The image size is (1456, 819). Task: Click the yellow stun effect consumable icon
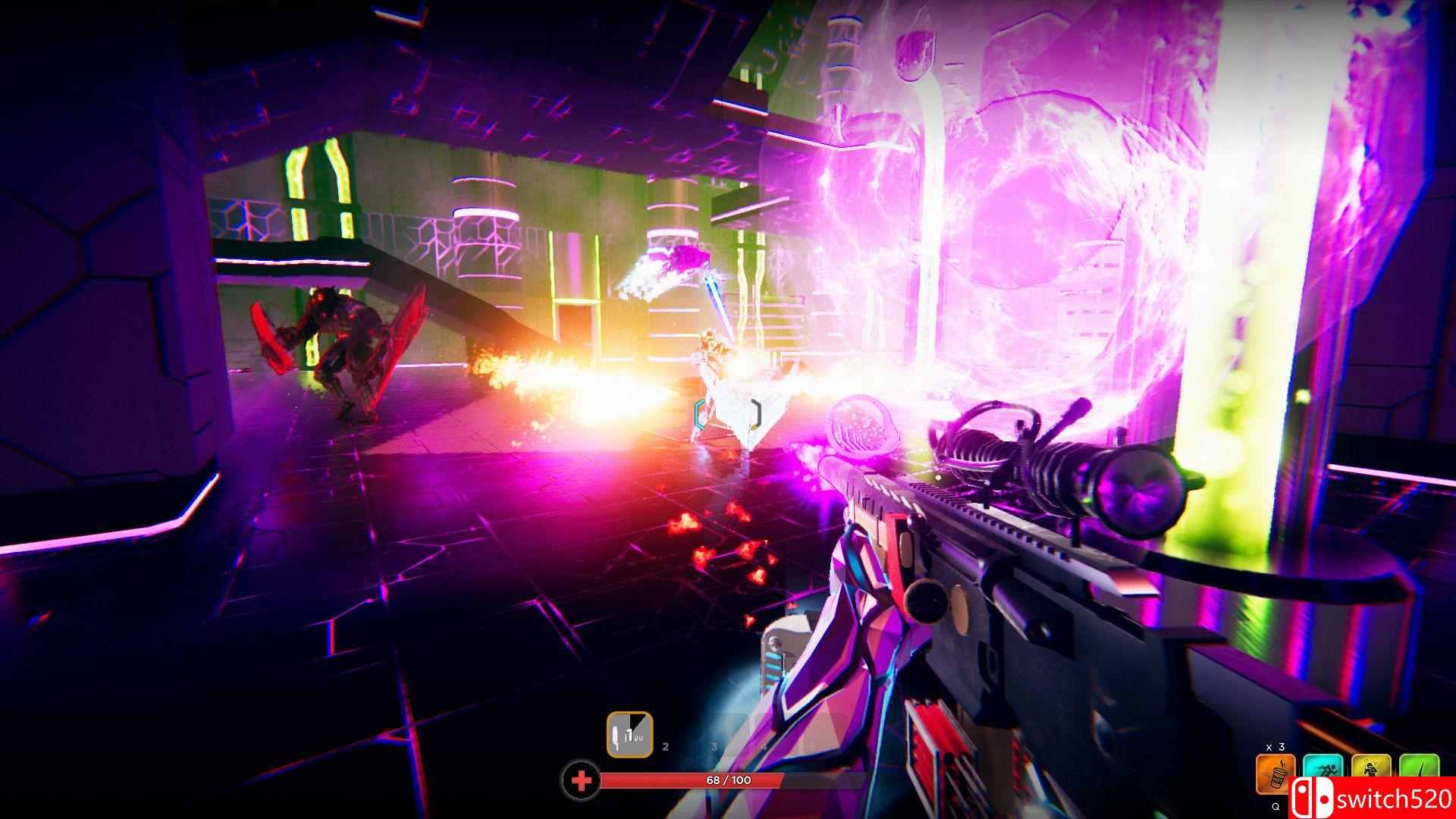pyautogui.click(x=1371, y=769)
